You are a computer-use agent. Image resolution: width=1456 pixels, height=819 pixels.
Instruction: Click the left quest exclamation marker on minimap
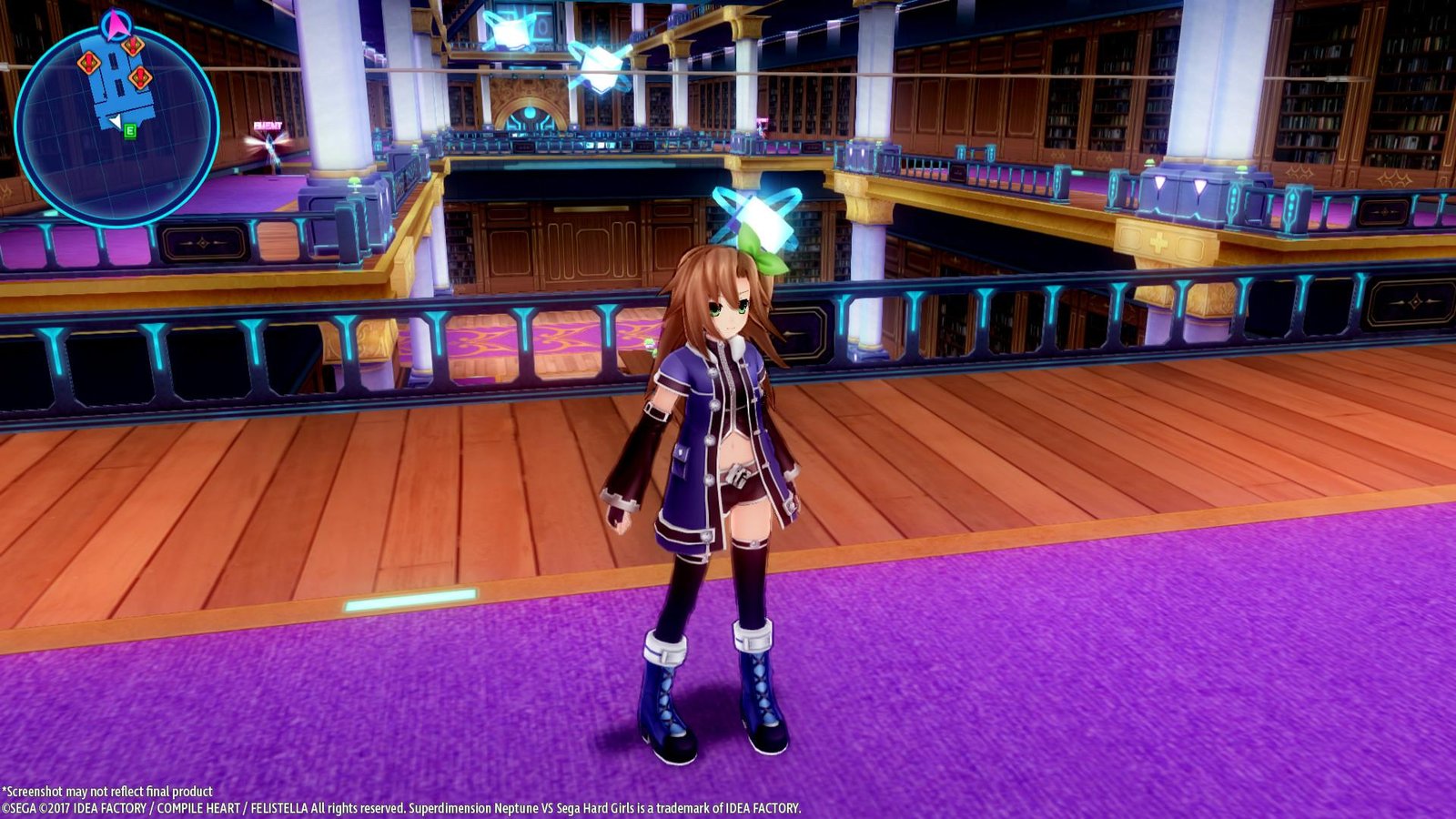click(x=88, y=63)
